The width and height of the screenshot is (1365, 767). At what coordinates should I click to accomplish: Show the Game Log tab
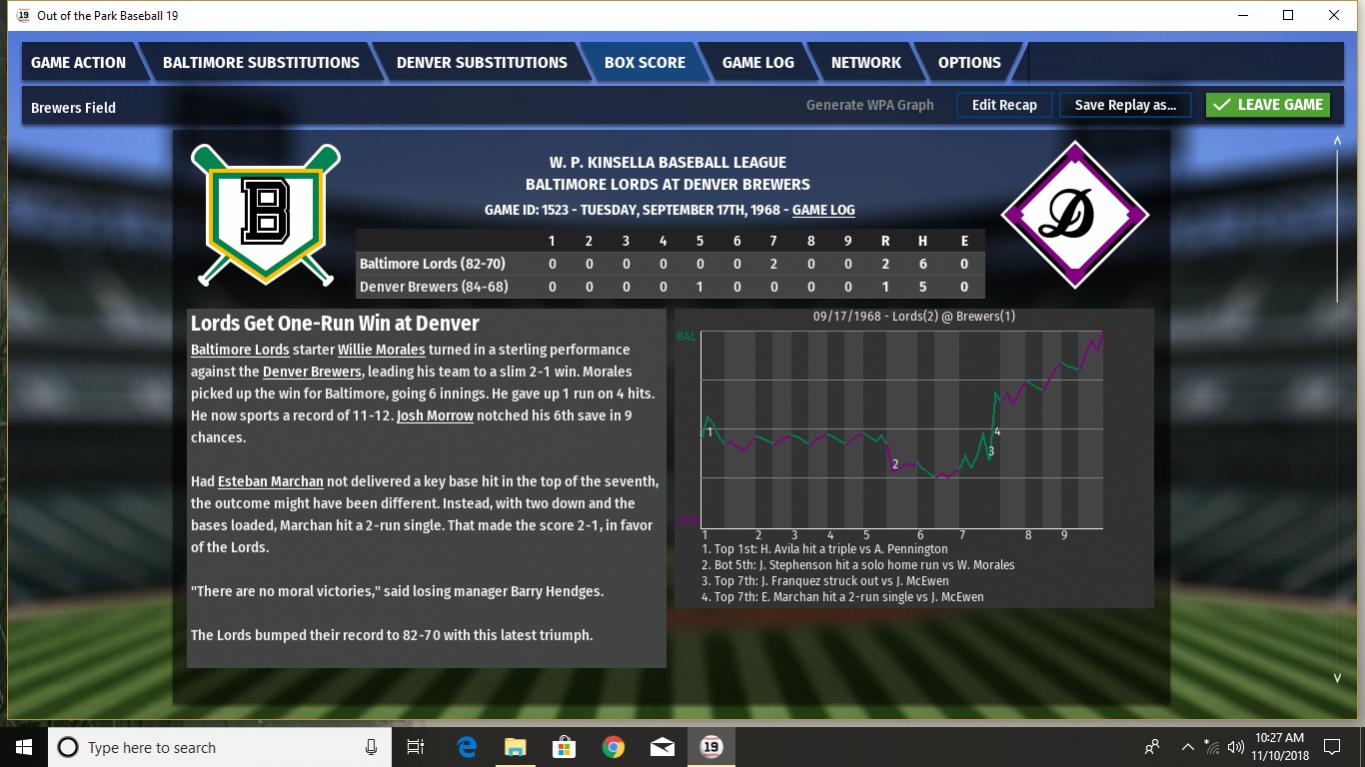pyautogui.click(x=758, y=62)
